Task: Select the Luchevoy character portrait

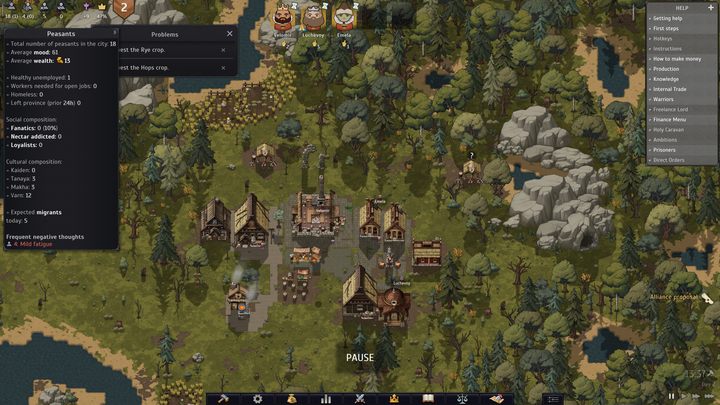Action: click(x=313, y=16)
